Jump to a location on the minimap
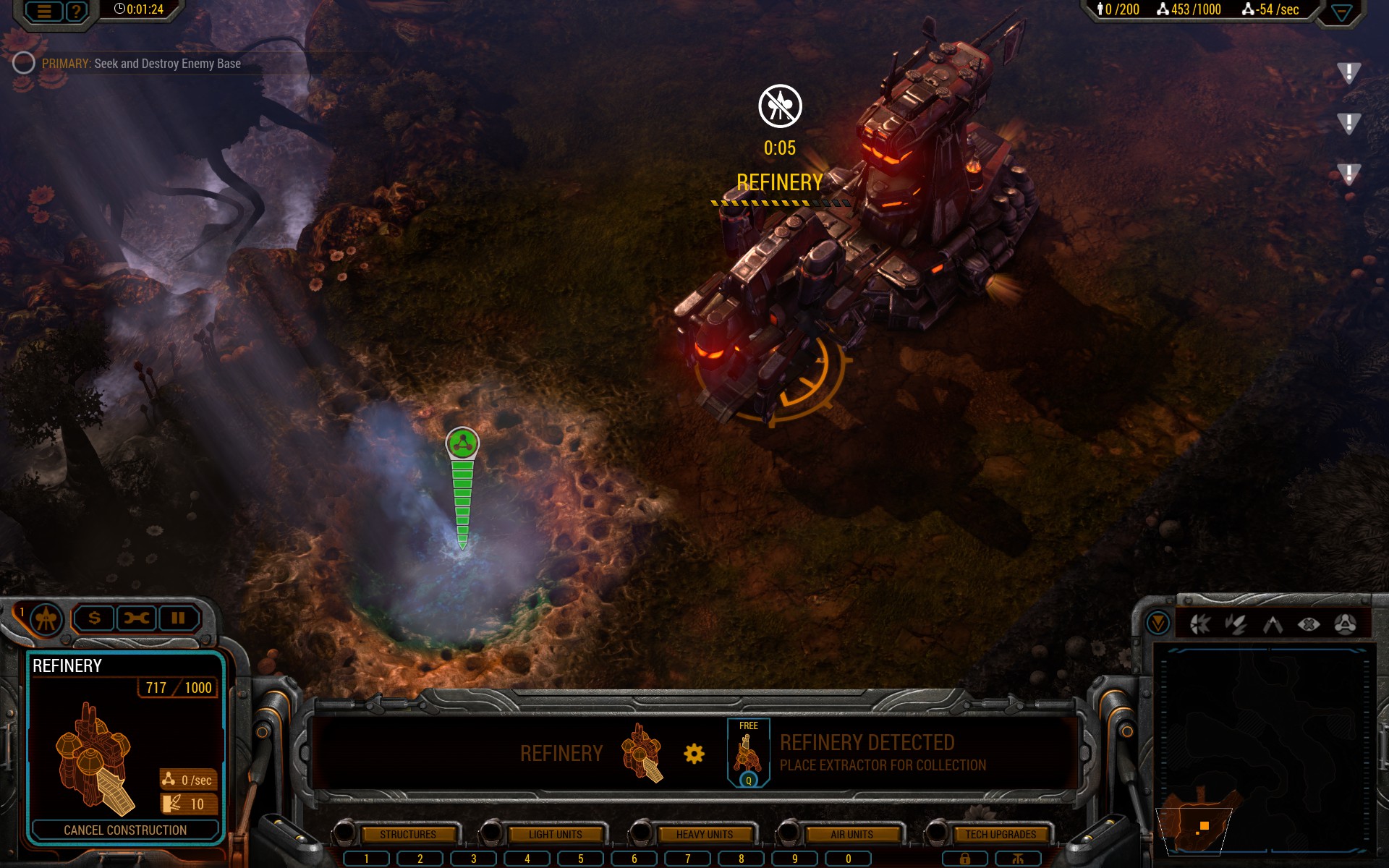 1265,752
